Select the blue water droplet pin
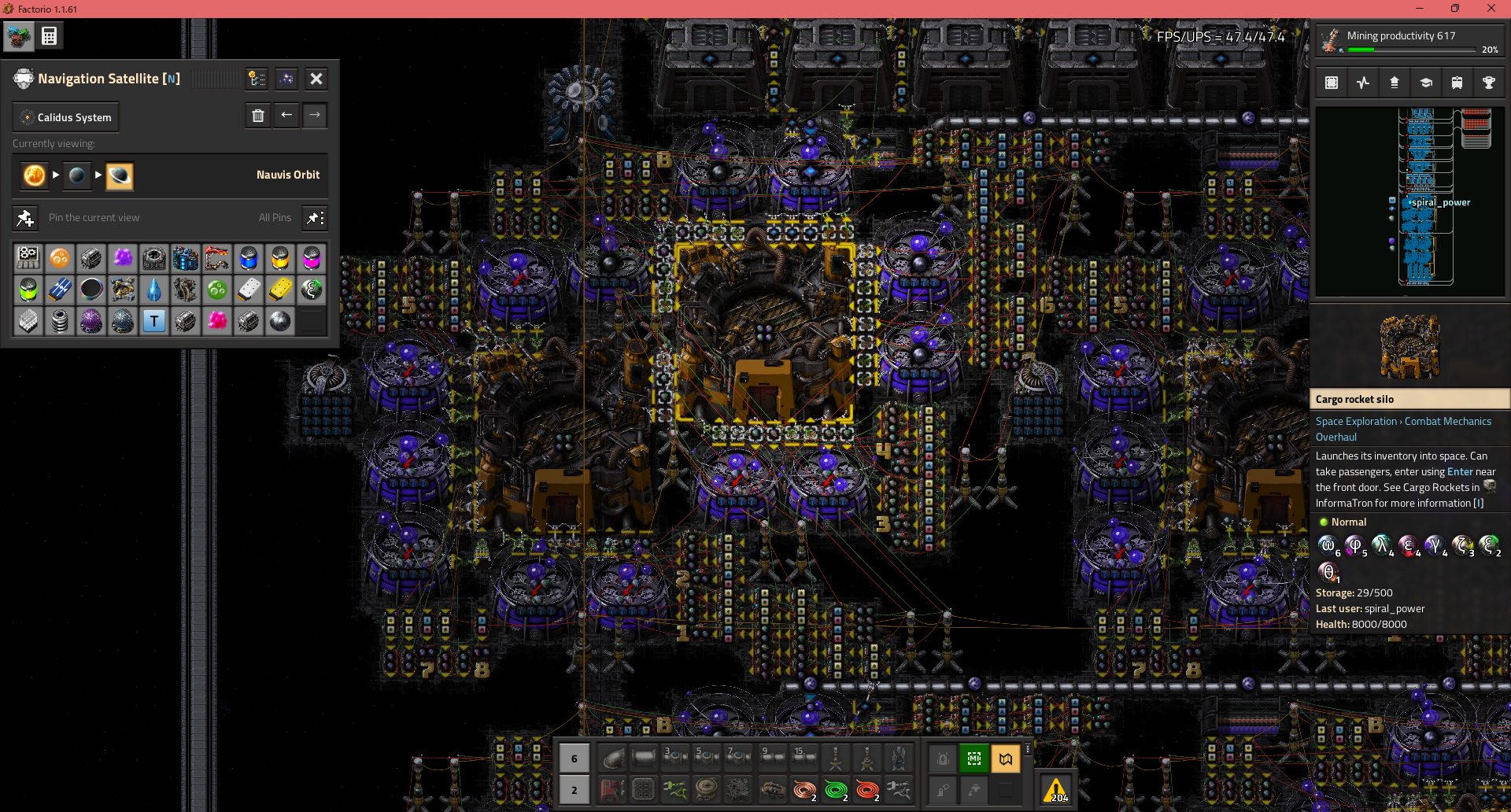 [x=154, y=290]
